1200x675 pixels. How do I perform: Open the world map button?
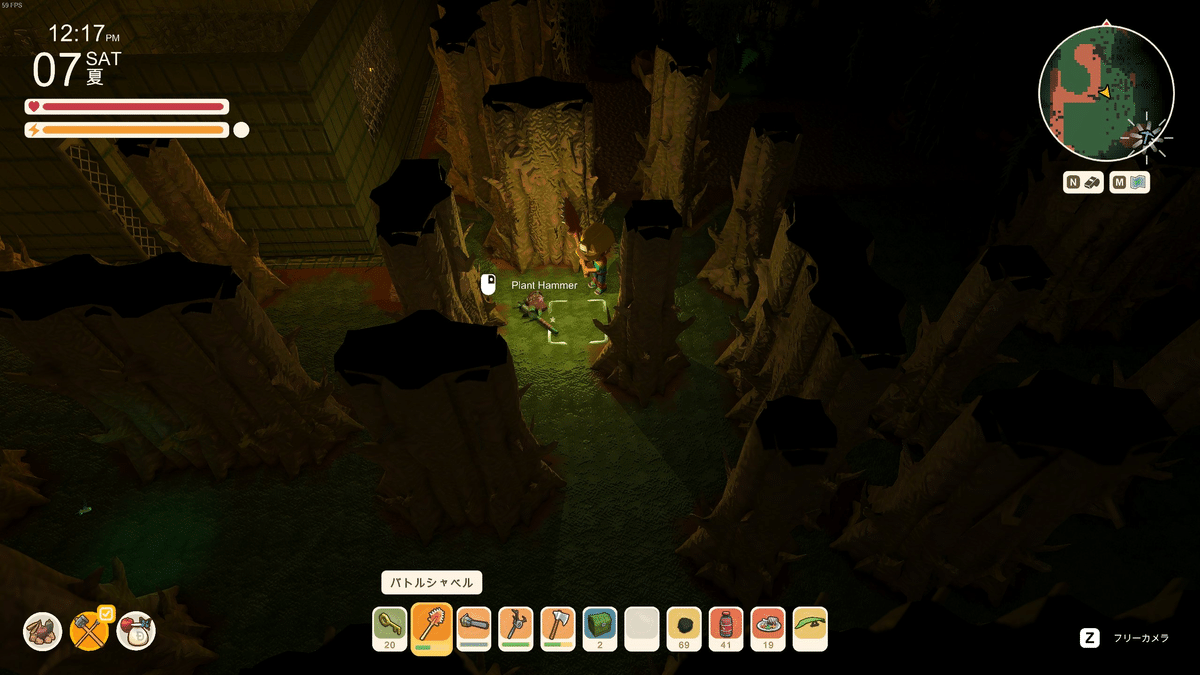coord(1129,182)
